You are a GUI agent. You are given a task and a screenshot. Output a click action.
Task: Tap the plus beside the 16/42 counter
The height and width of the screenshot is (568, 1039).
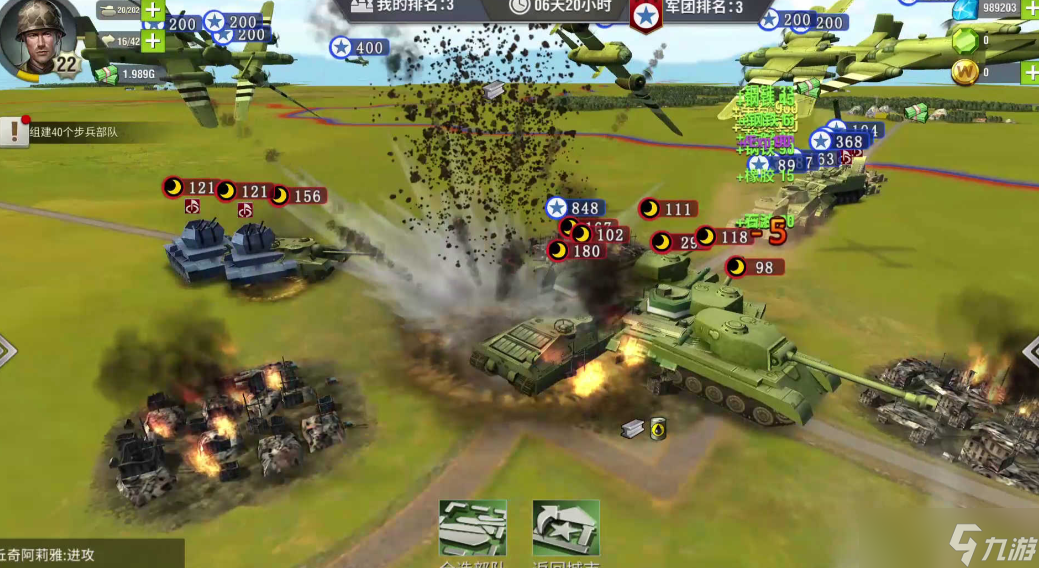(152, 41)
